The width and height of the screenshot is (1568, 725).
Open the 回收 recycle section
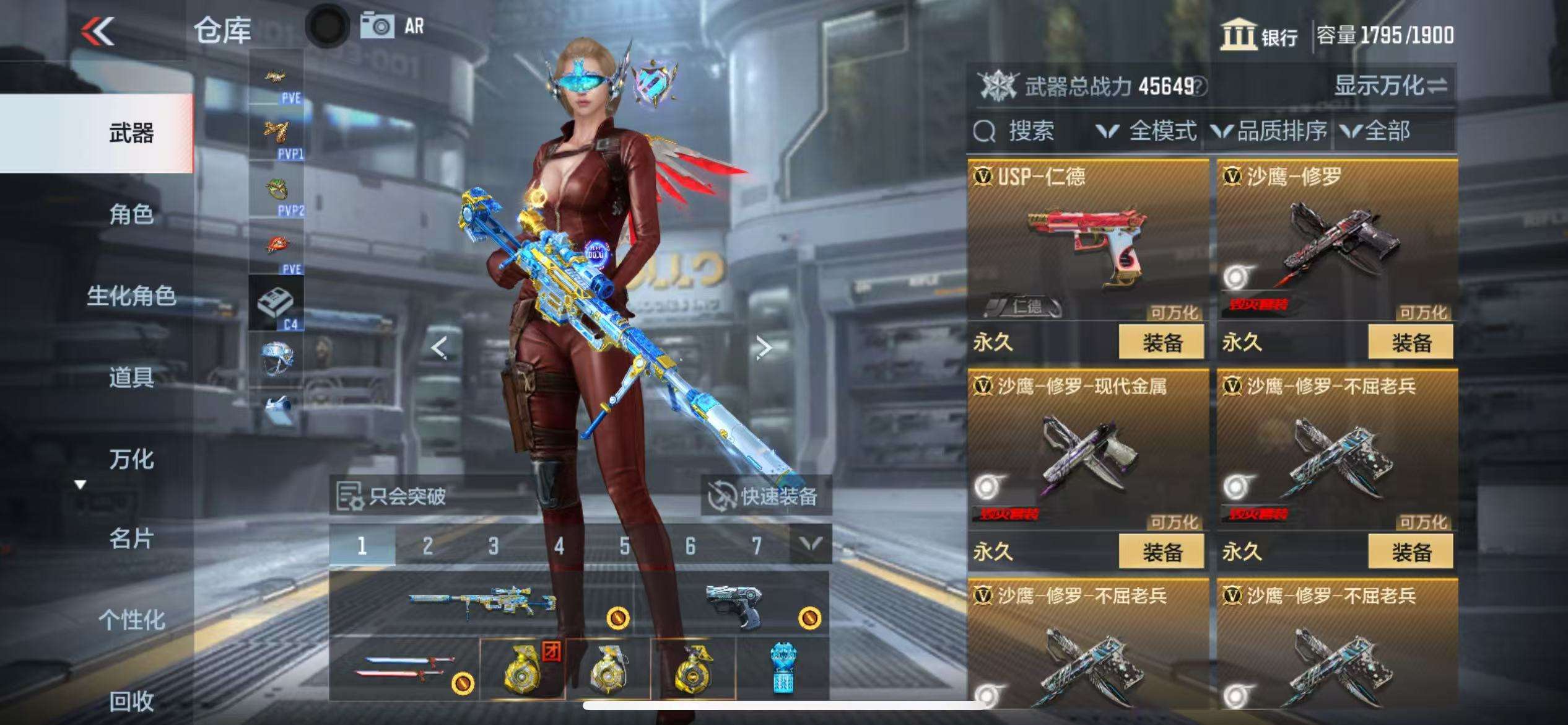pyautogui.click(x=131, y=701)
